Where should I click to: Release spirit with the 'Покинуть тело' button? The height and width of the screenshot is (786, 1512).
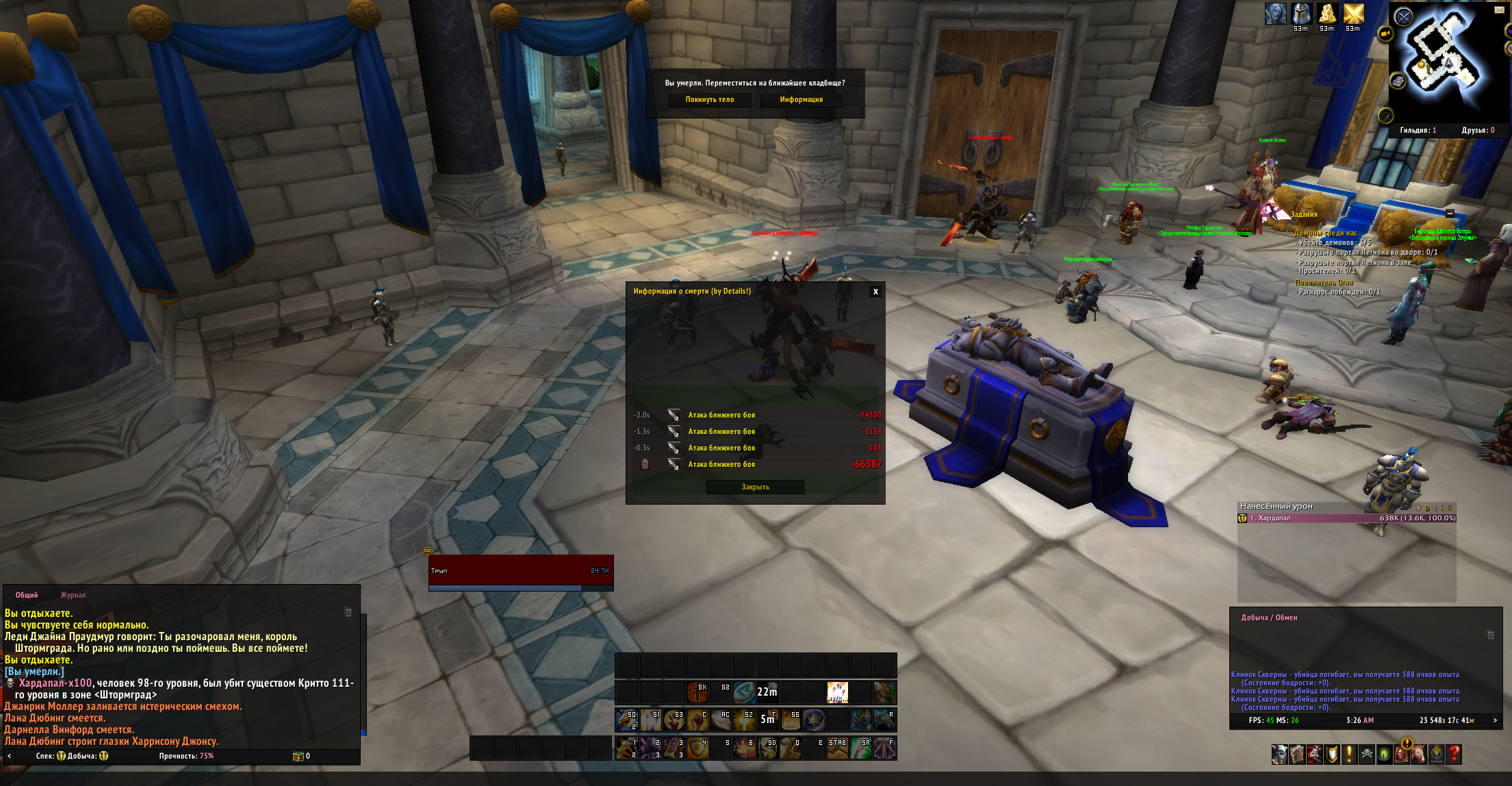pos(709,100)
